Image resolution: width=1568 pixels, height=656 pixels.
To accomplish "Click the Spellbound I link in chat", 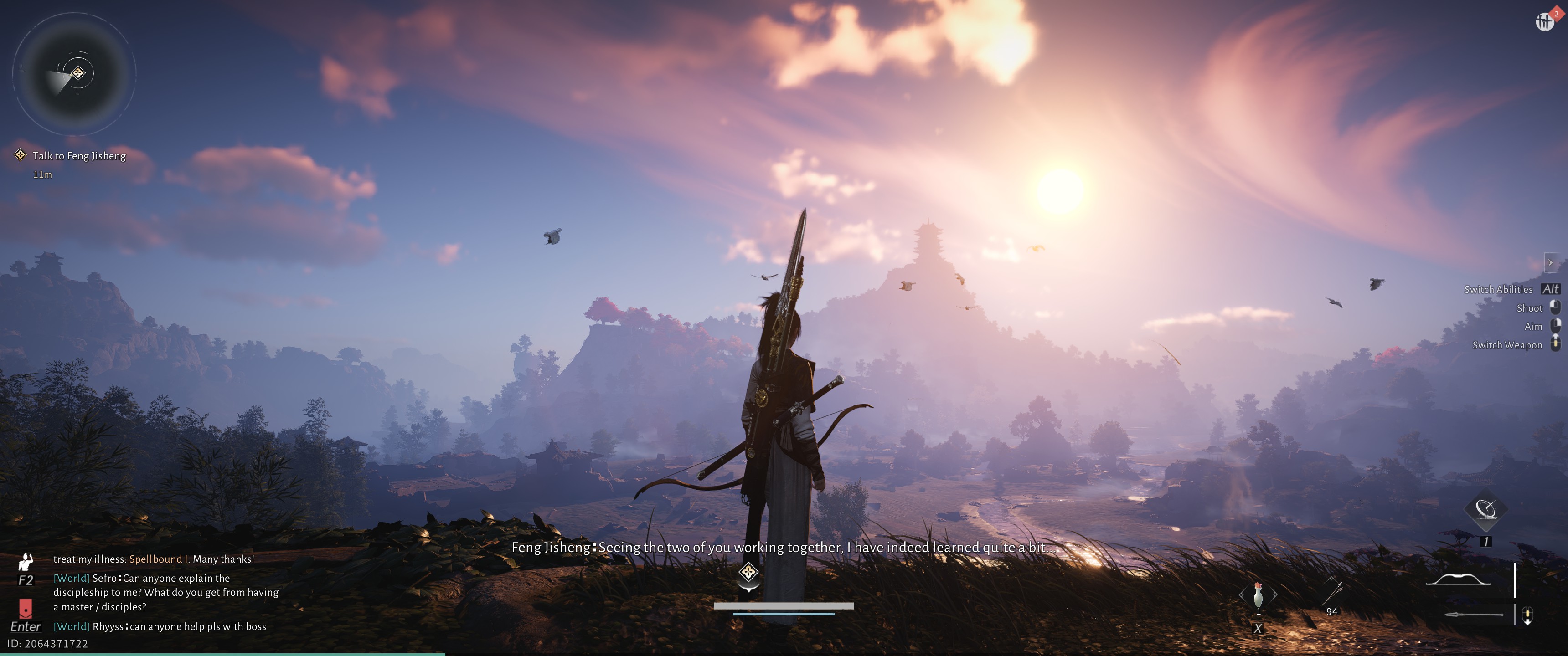I will [x=159, y=559].
